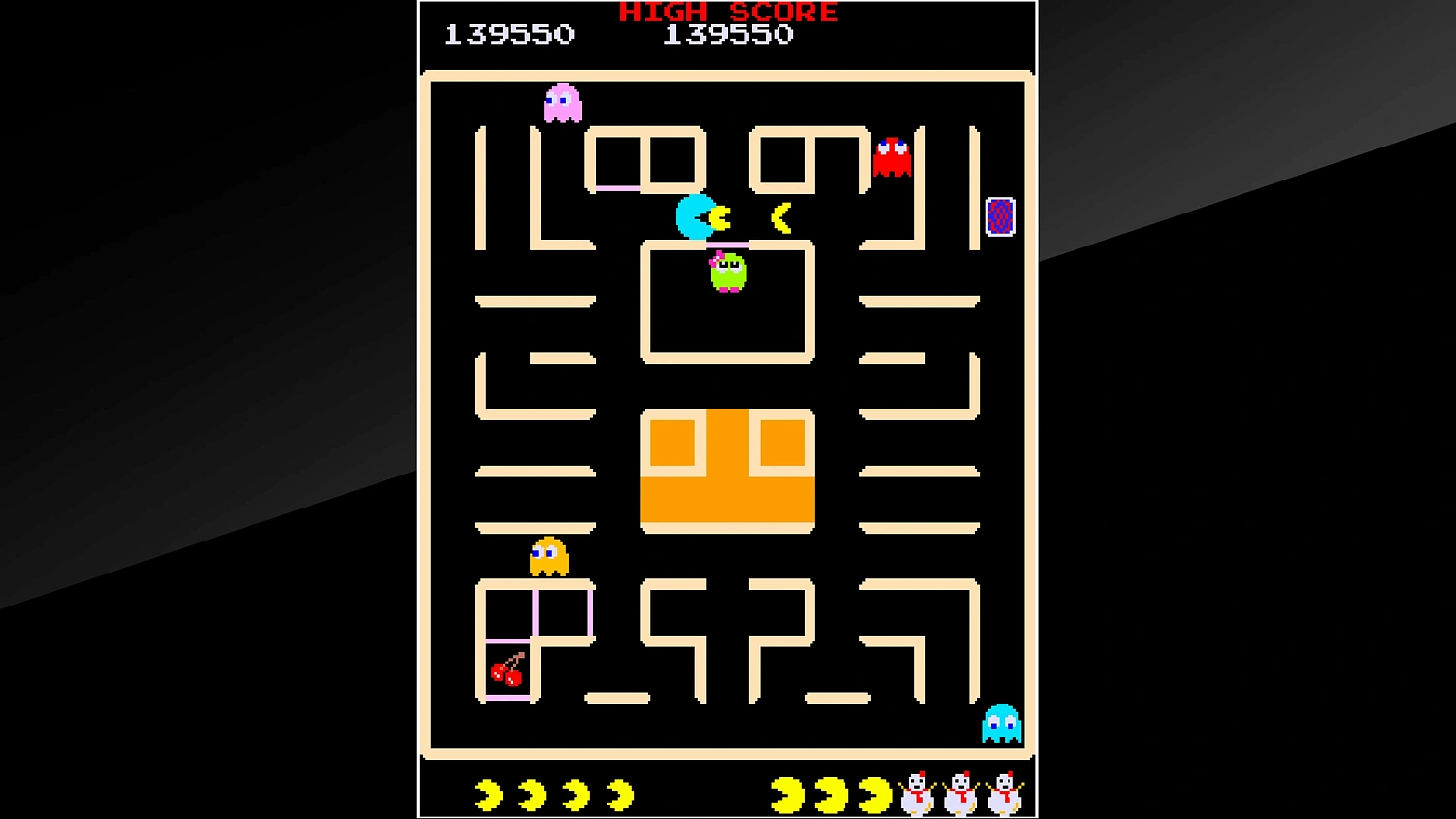Image resolution: width=1456 pixels, height=819 pixels.
Task: Click the pink ghost near the top wall
Action: [x=563, y=102]
